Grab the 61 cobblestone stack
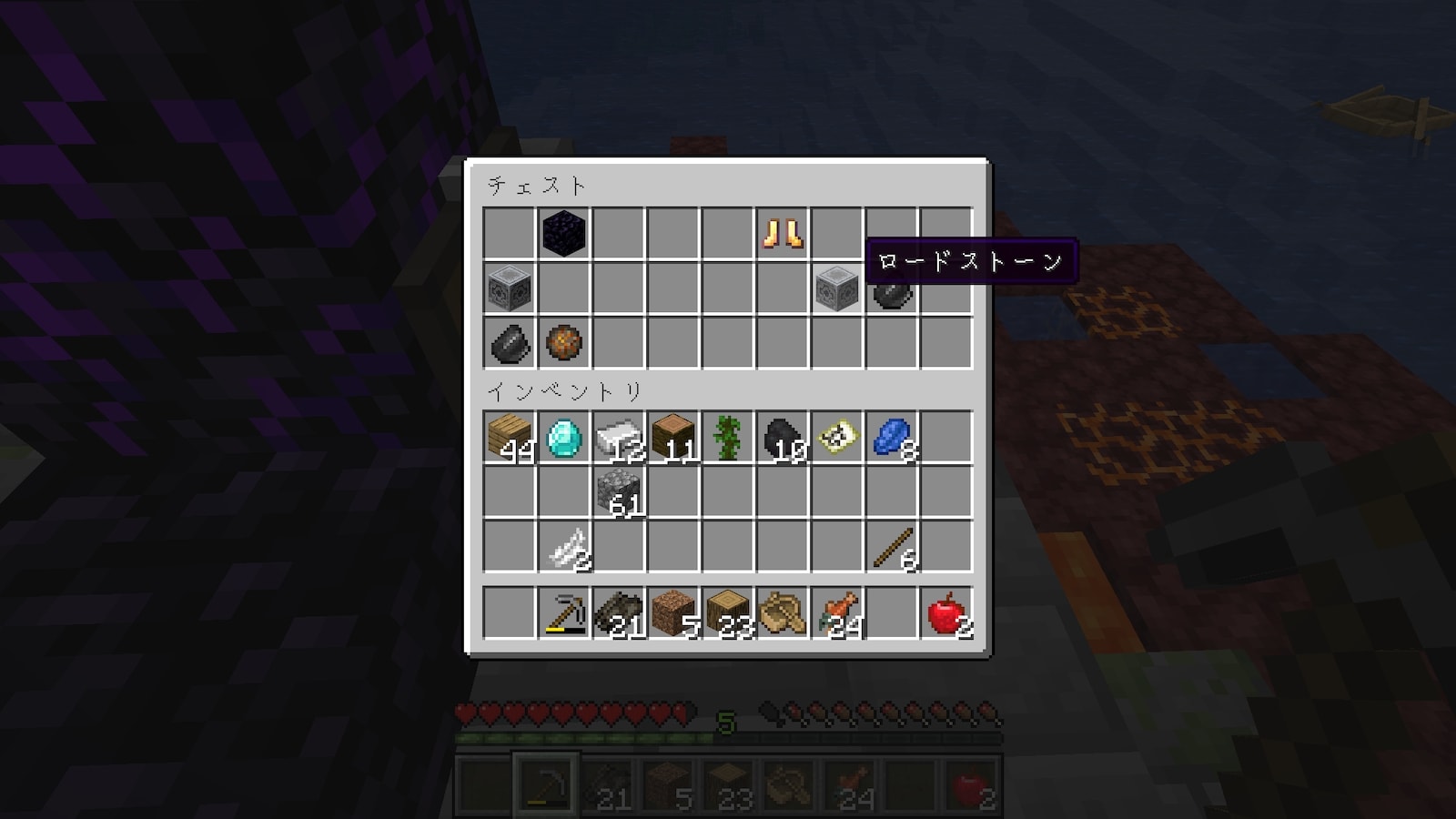The image size is (1456, 819). tap(618, 492)
